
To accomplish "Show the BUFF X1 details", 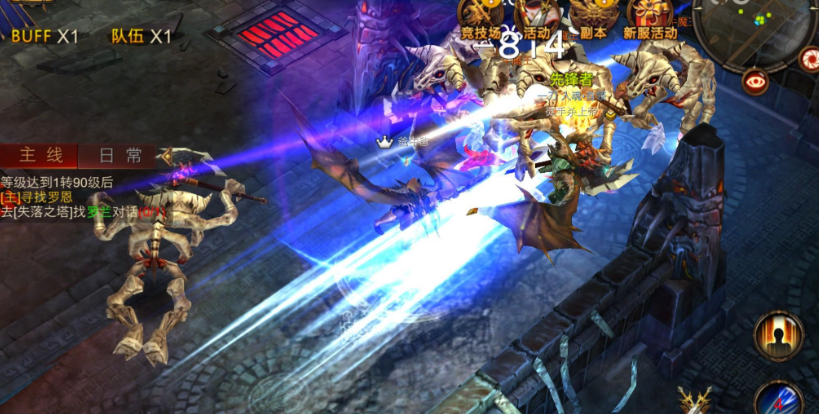I will (x=44, y=37).
